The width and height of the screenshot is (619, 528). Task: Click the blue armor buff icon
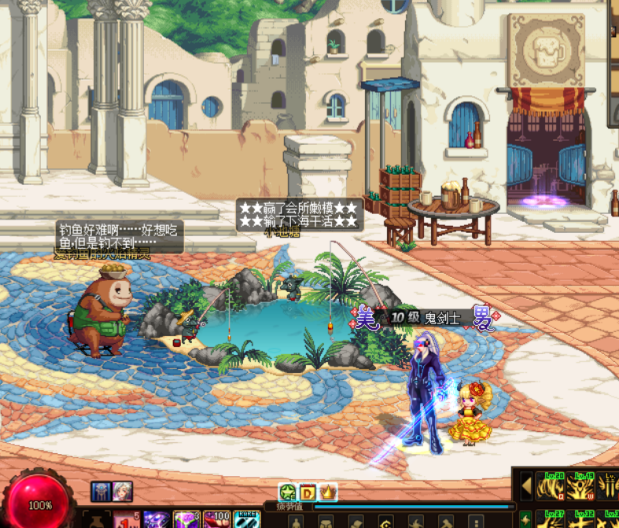[x=101, y=491]
